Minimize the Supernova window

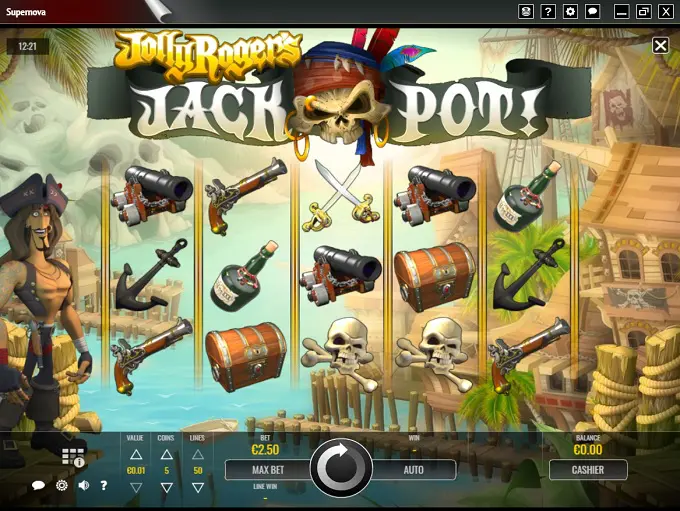coord(621,11)
